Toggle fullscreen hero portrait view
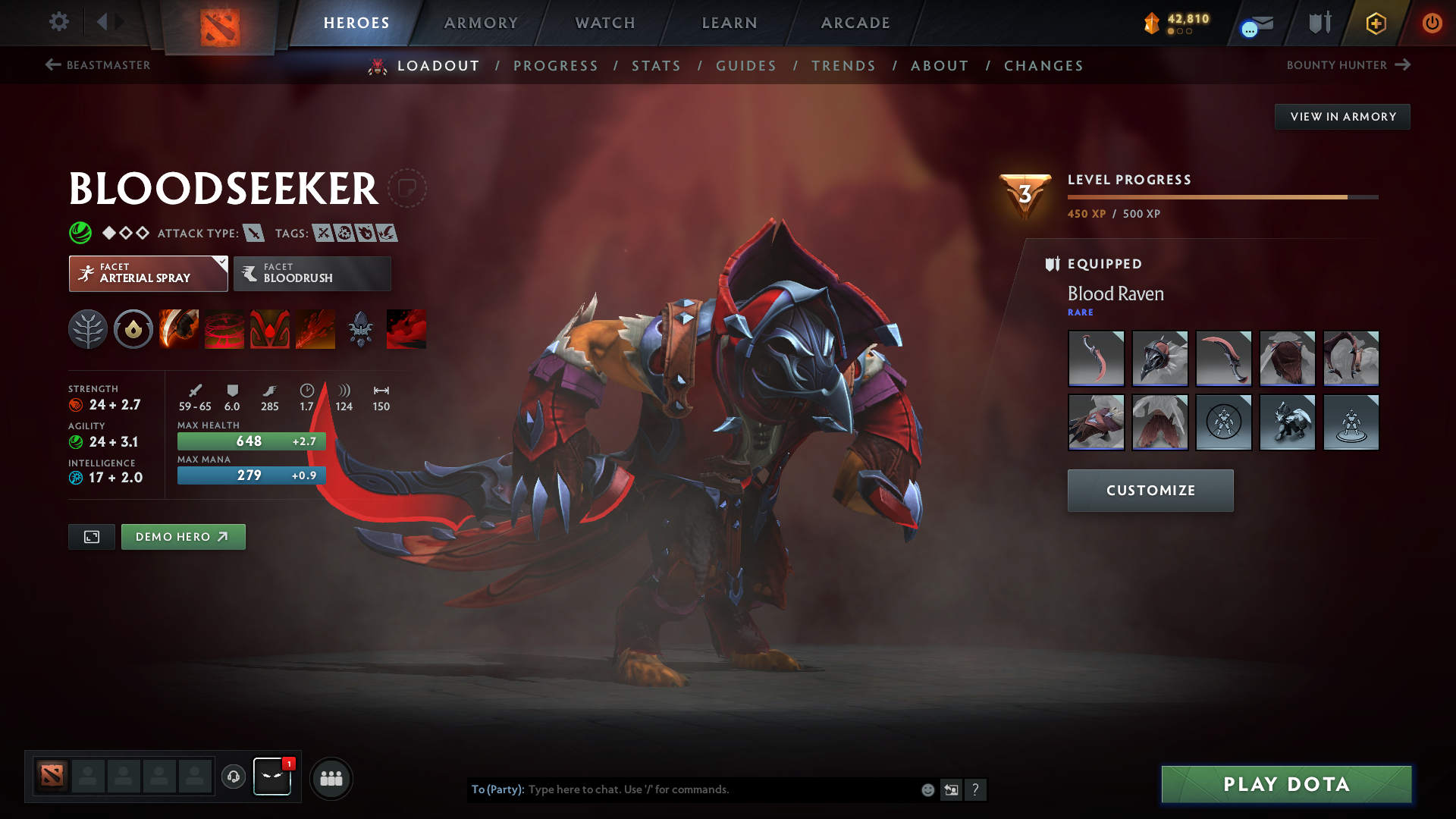Screen dimensions: 1456x819 (x=91, y=536)
